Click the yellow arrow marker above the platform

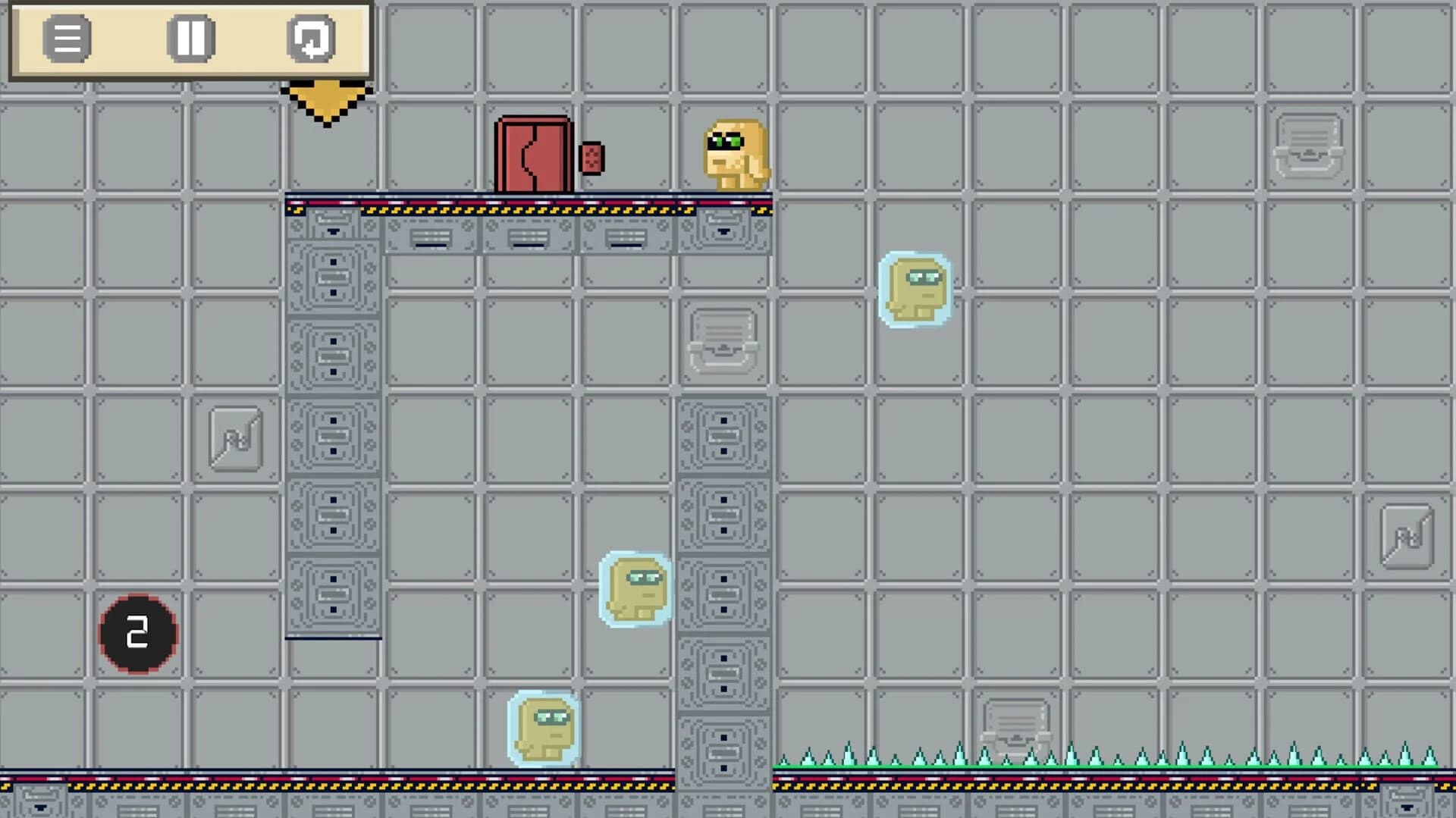[326, 99]
